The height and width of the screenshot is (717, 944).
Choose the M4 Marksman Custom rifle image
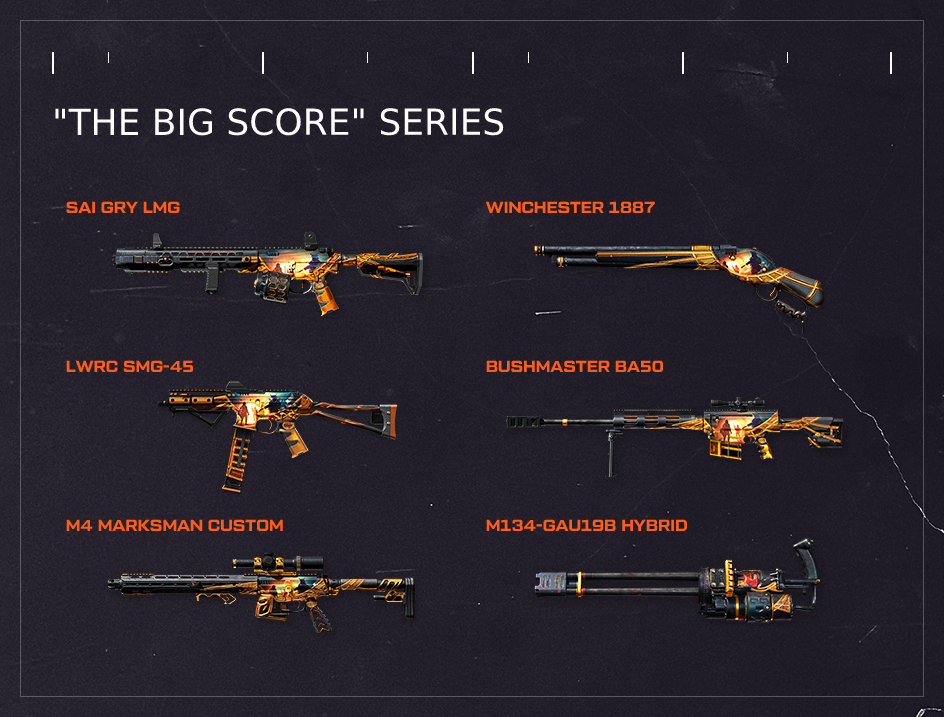(x=262, y=588)
